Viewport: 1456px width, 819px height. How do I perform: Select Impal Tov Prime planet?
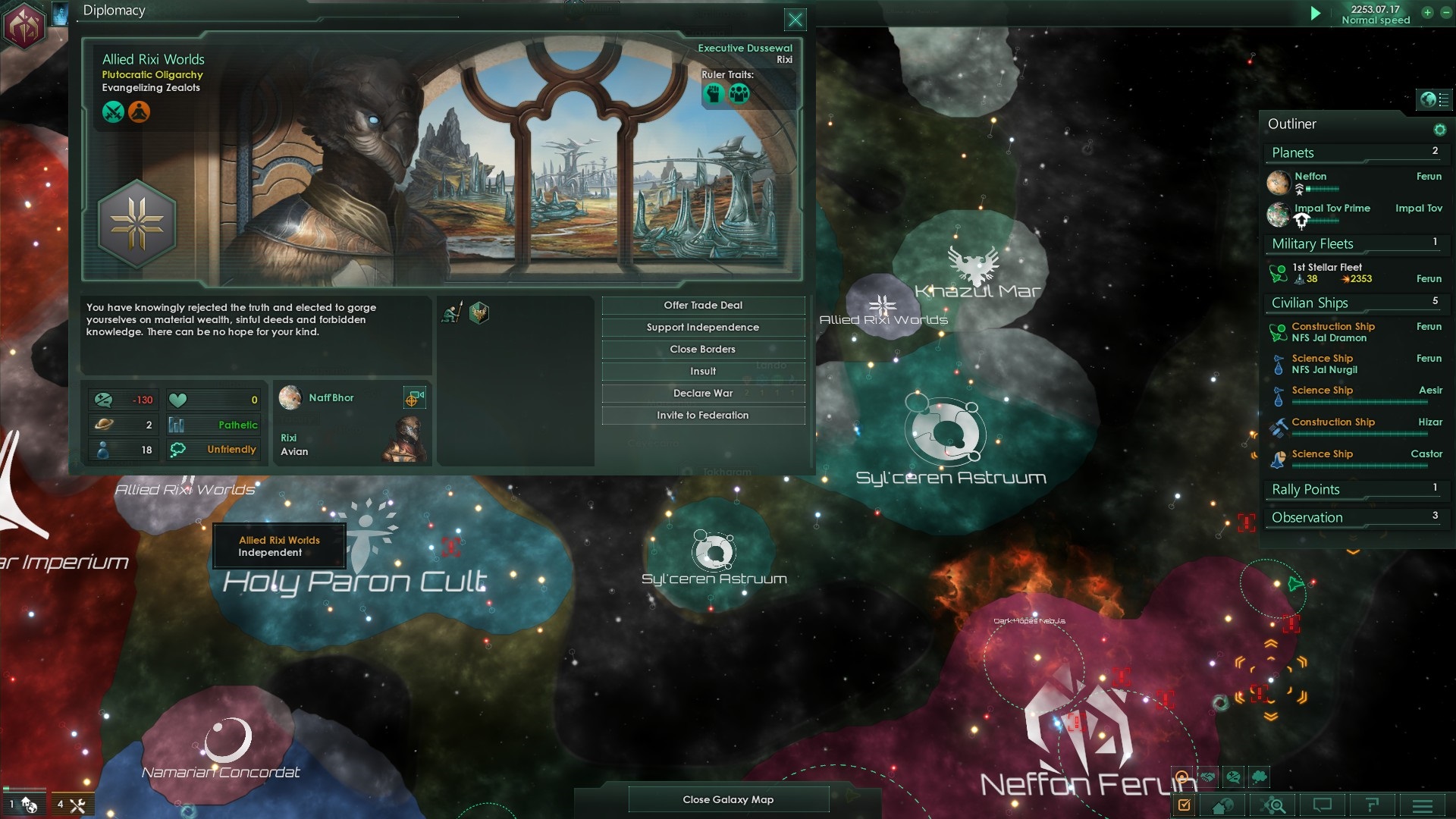1332,209
